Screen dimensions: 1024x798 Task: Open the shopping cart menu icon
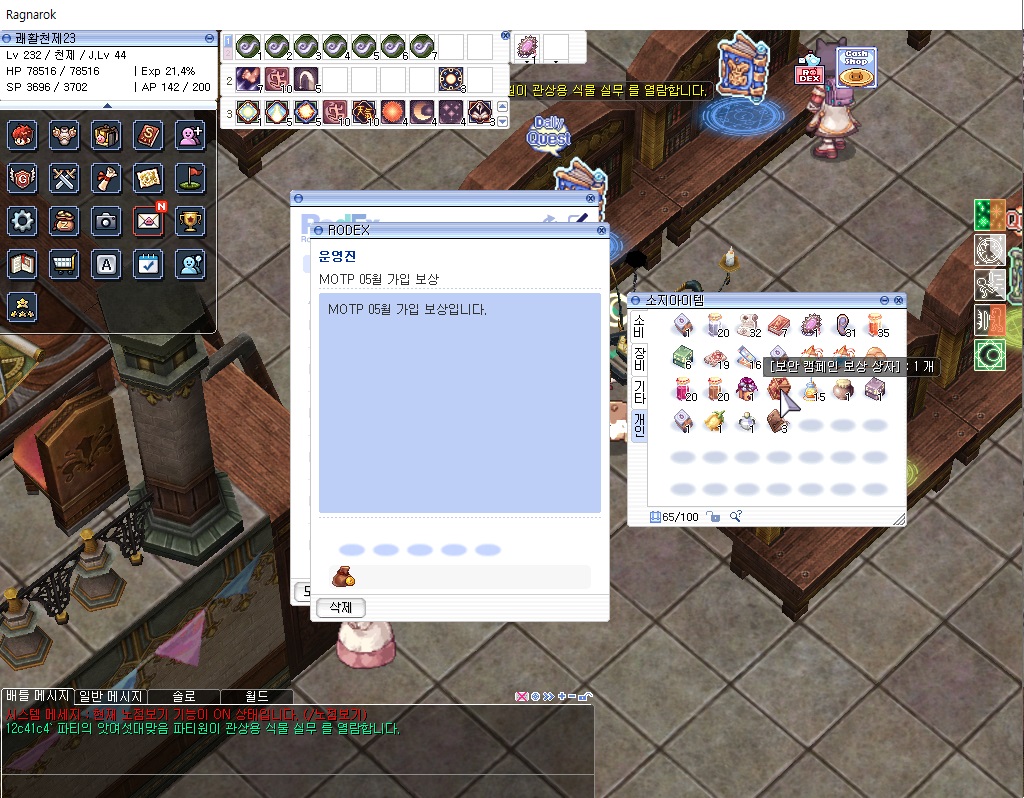(x=64, y=264)
